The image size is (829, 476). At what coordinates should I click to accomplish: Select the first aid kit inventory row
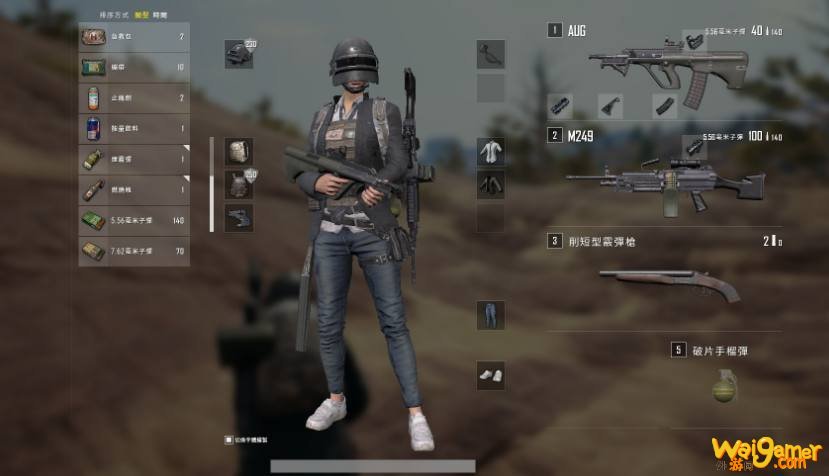(x=133, y=37)
